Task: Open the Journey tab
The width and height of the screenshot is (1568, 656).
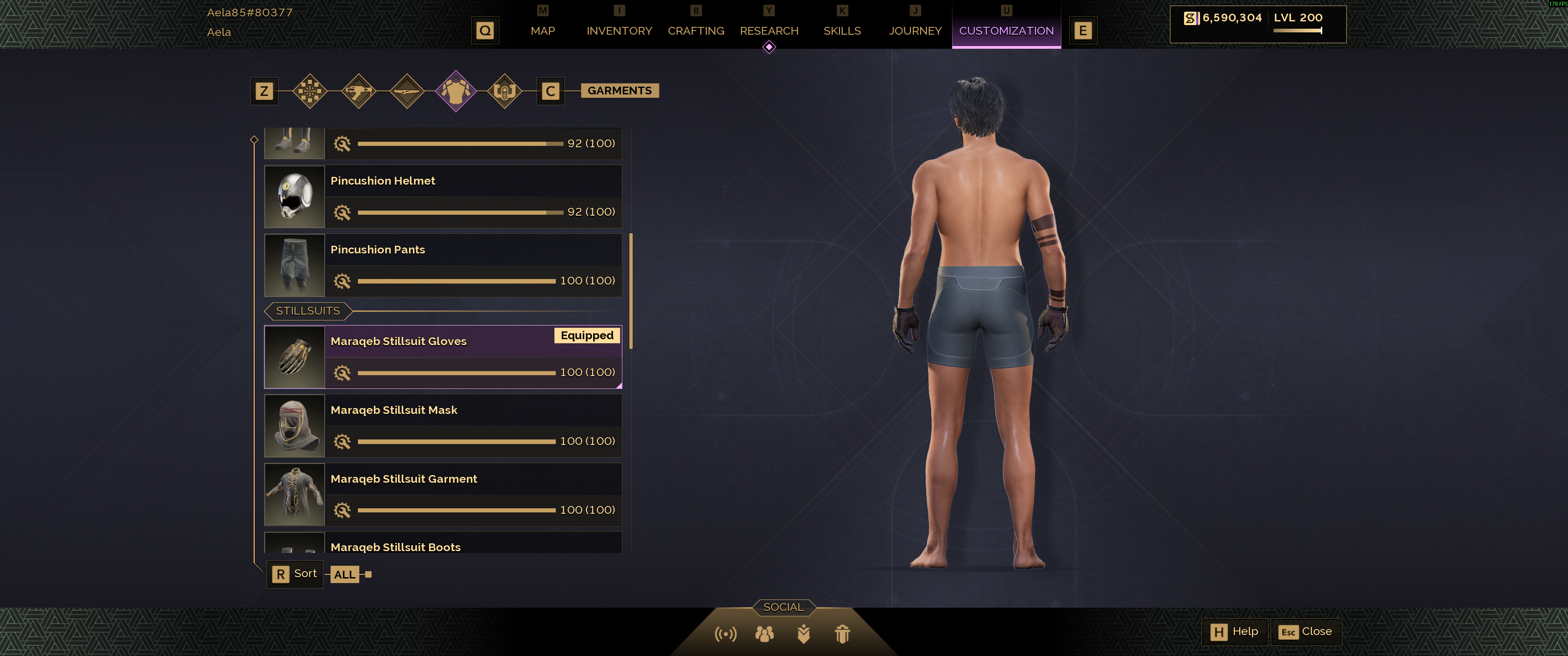Action: coord(914,31)
